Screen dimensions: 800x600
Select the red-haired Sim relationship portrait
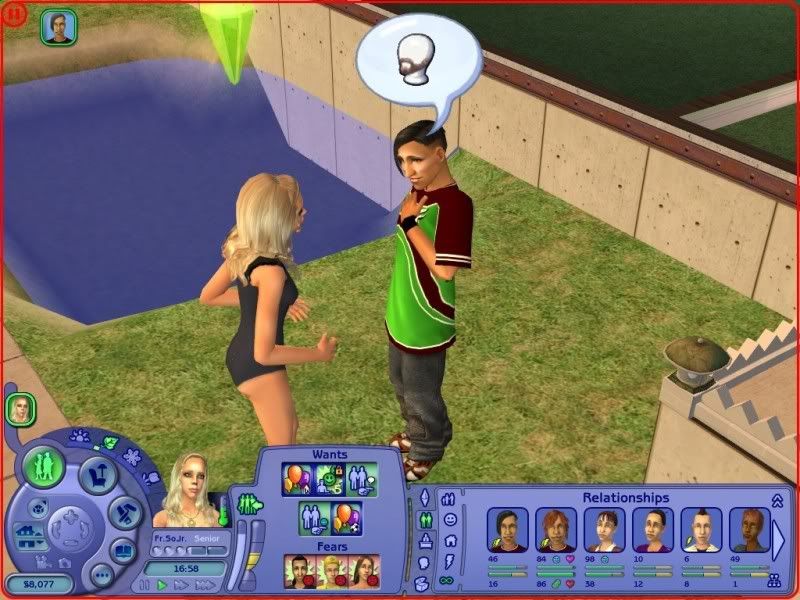point(555,530)
